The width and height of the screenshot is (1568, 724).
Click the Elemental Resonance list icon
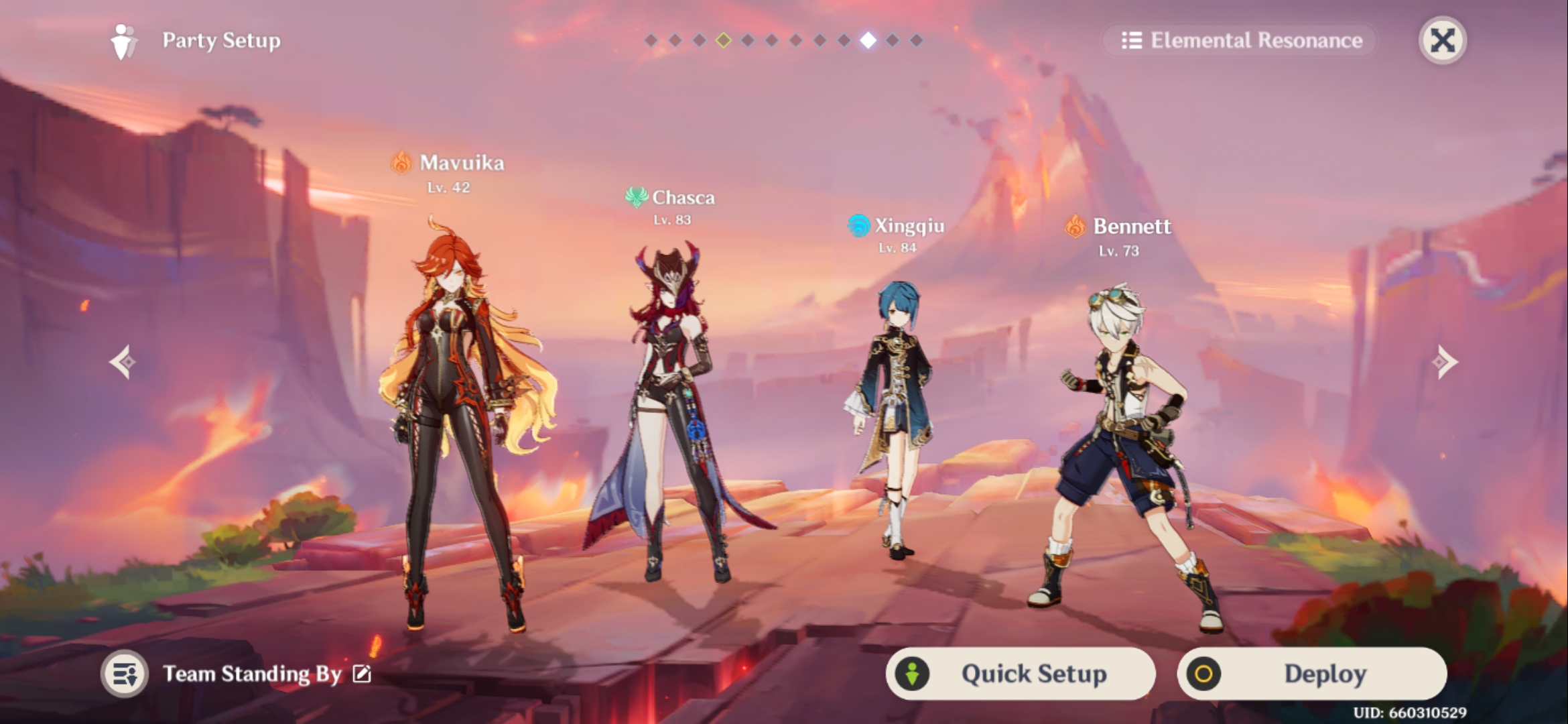pos(1132,42)
